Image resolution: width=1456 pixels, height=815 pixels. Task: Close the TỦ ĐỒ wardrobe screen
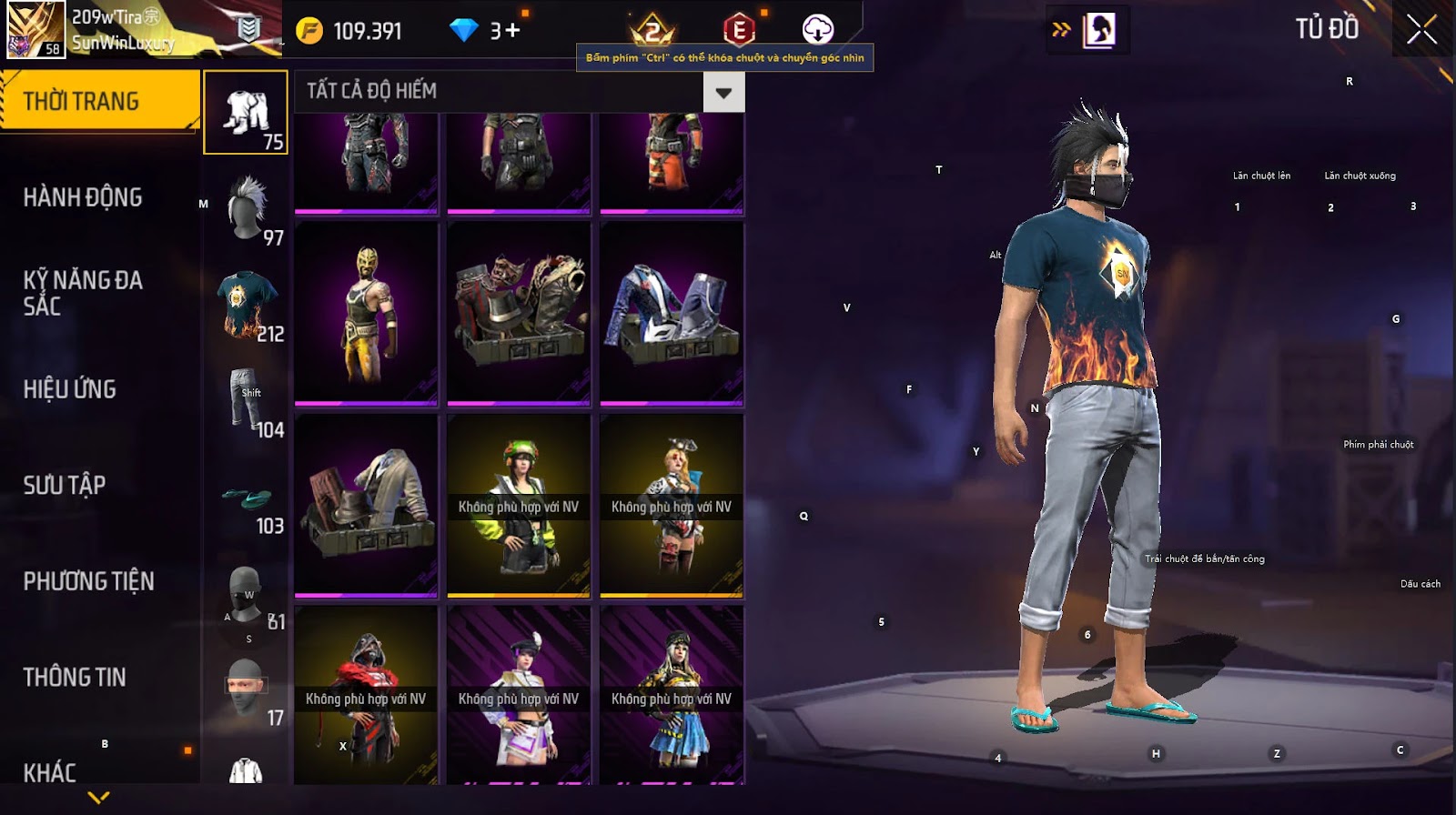[1421, 30]
